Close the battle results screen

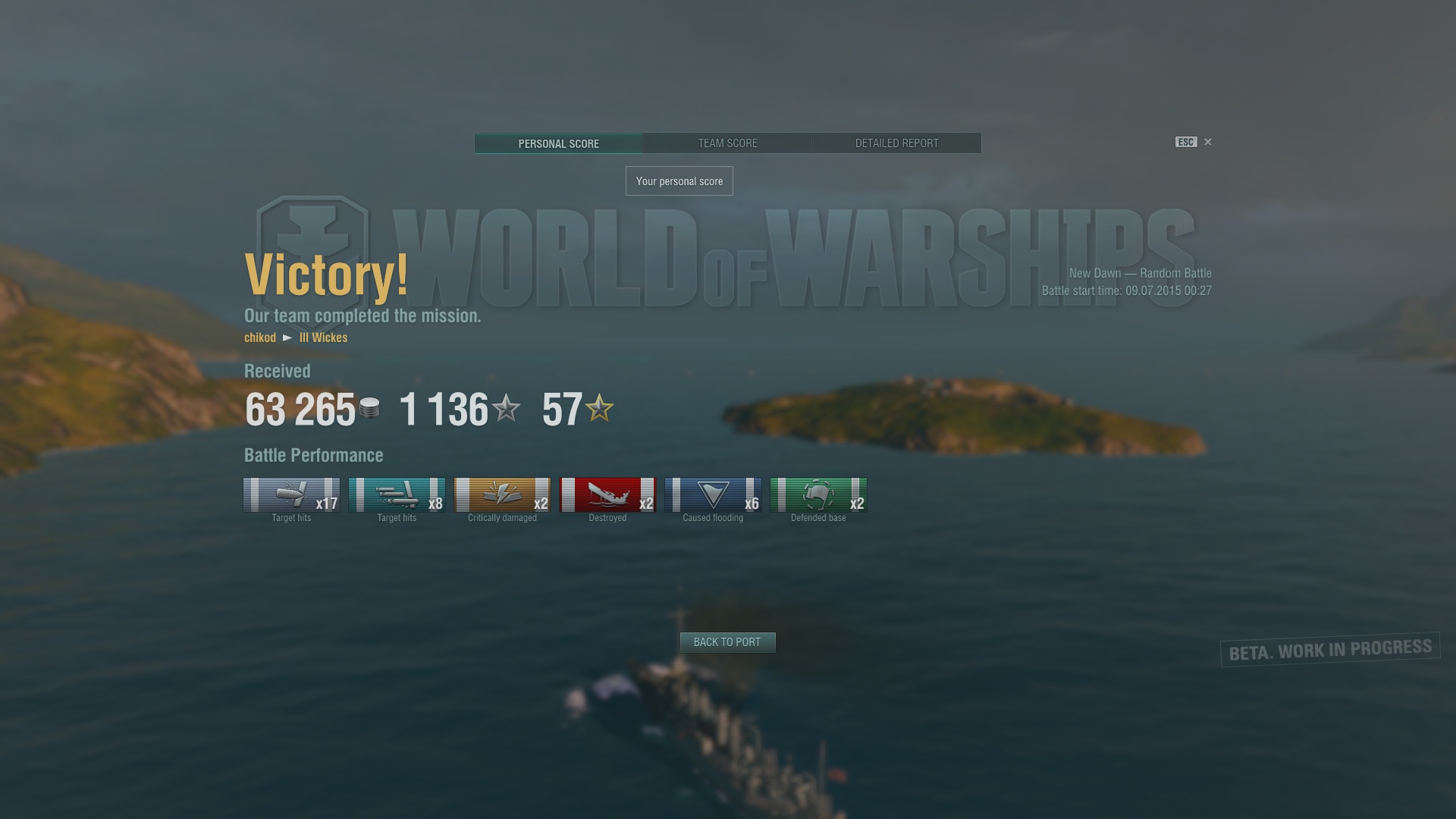tap(1208, 142)
